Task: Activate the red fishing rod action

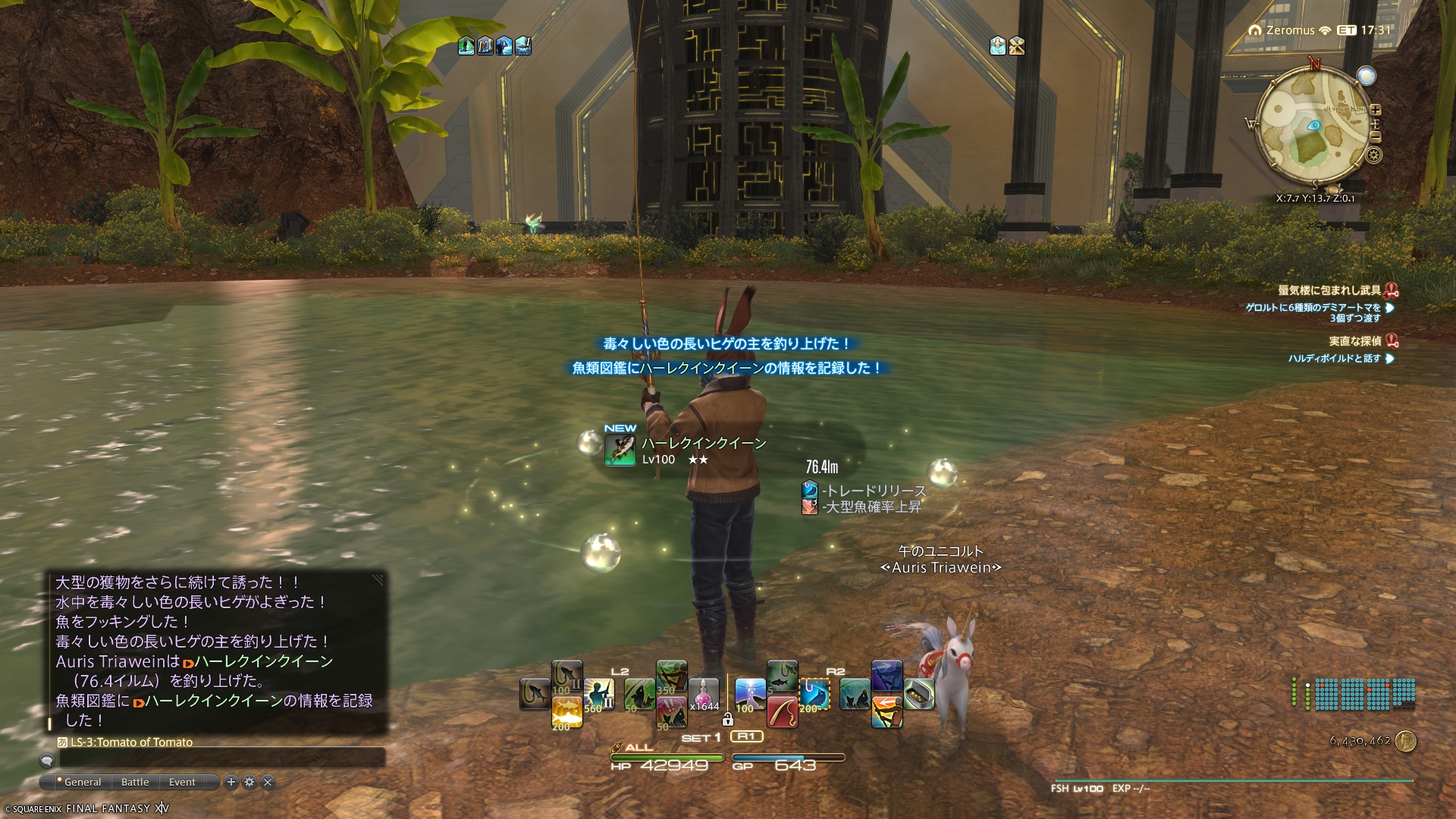Action: [782, 712]
